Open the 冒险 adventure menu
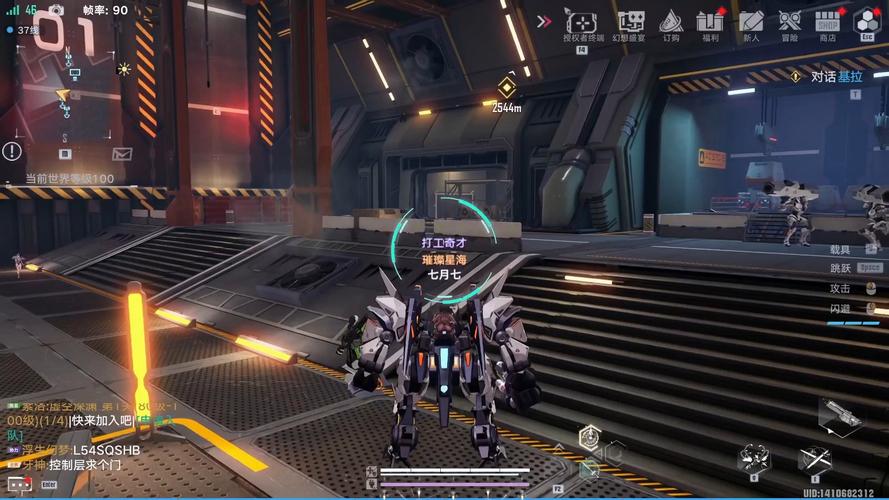 [790, 22]
